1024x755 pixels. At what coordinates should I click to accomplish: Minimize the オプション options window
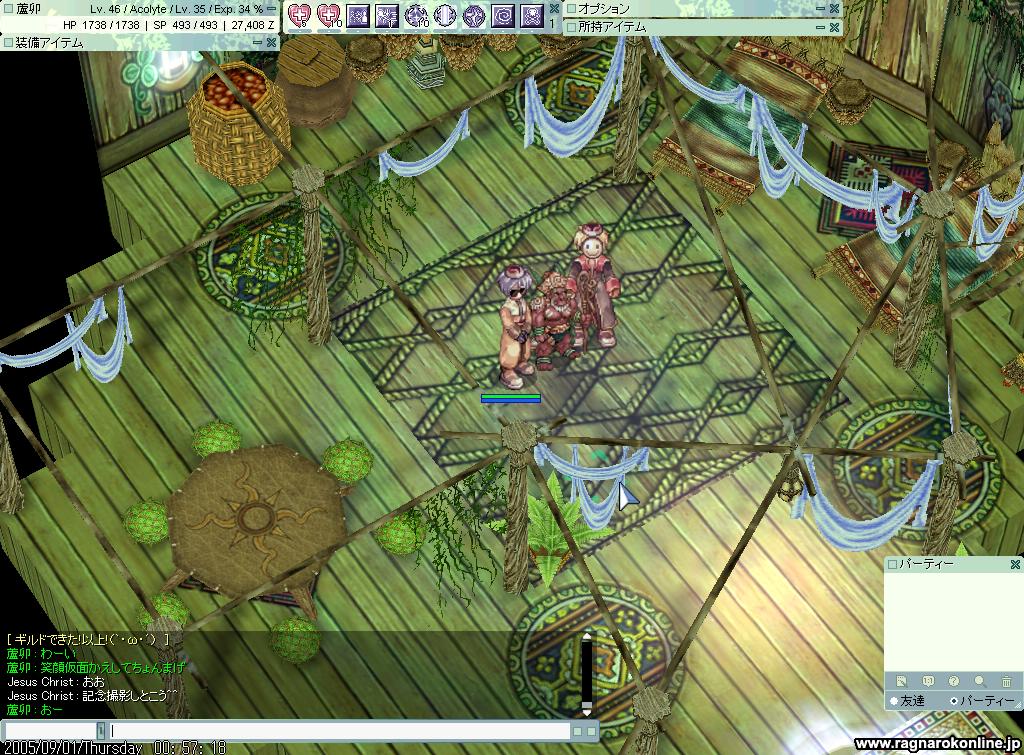(x=820, y=8)
